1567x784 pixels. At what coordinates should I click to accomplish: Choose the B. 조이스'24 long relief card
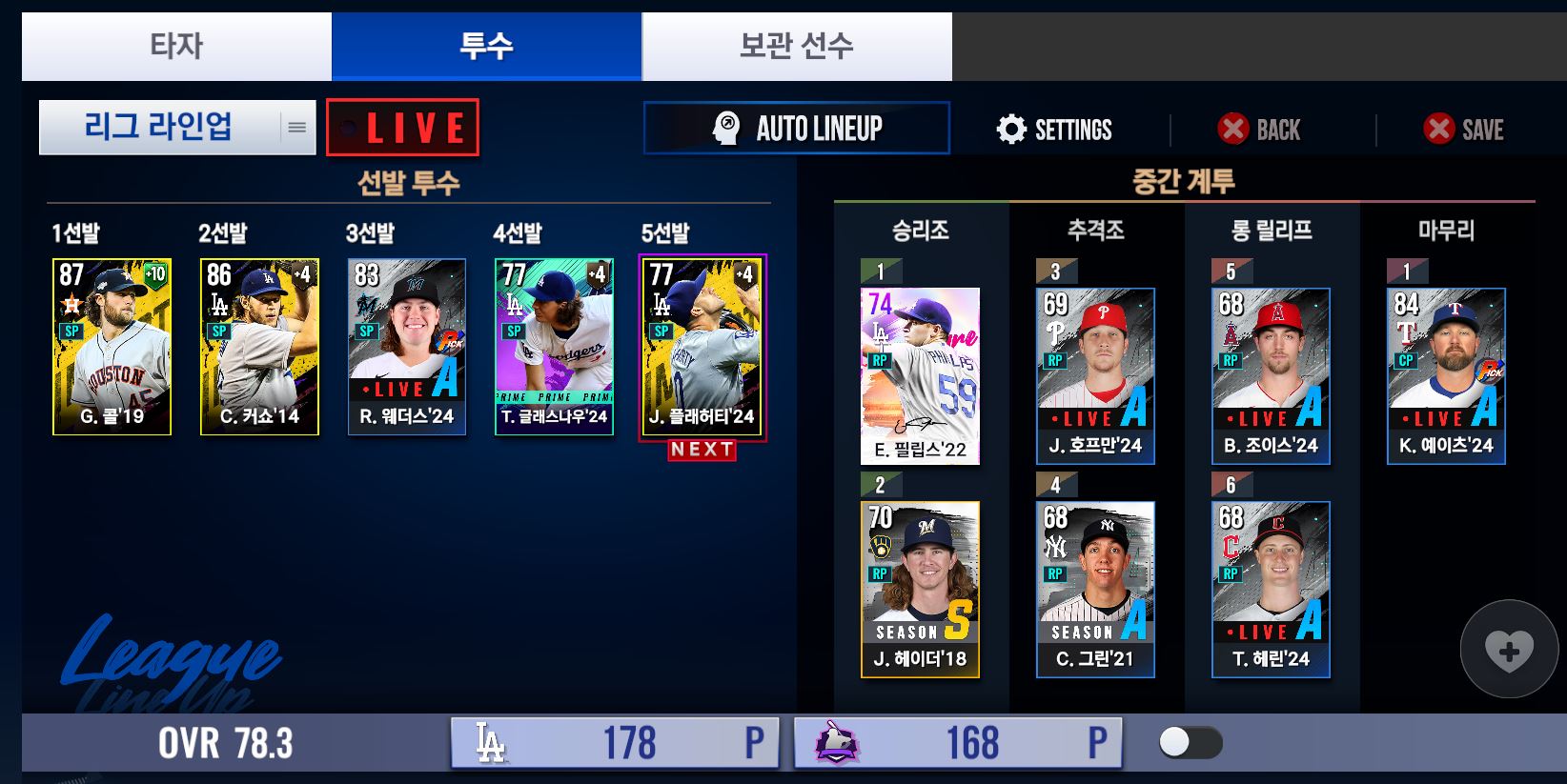[x=1271, y=376]
